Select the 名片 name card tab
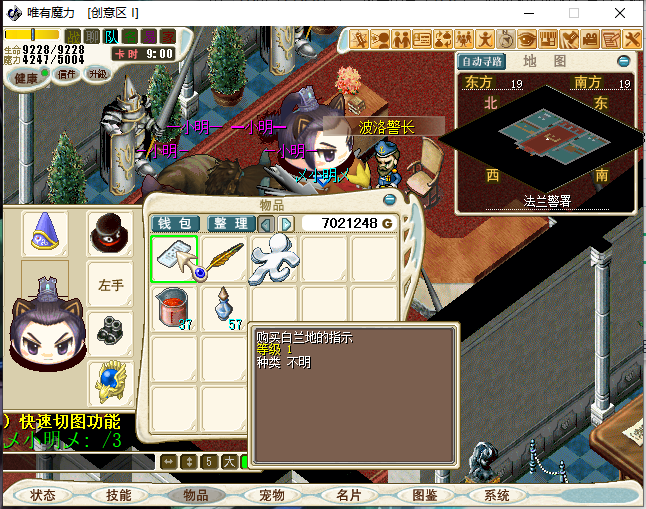The width and height of the screenshot is (646, 509). pos(348,495)
